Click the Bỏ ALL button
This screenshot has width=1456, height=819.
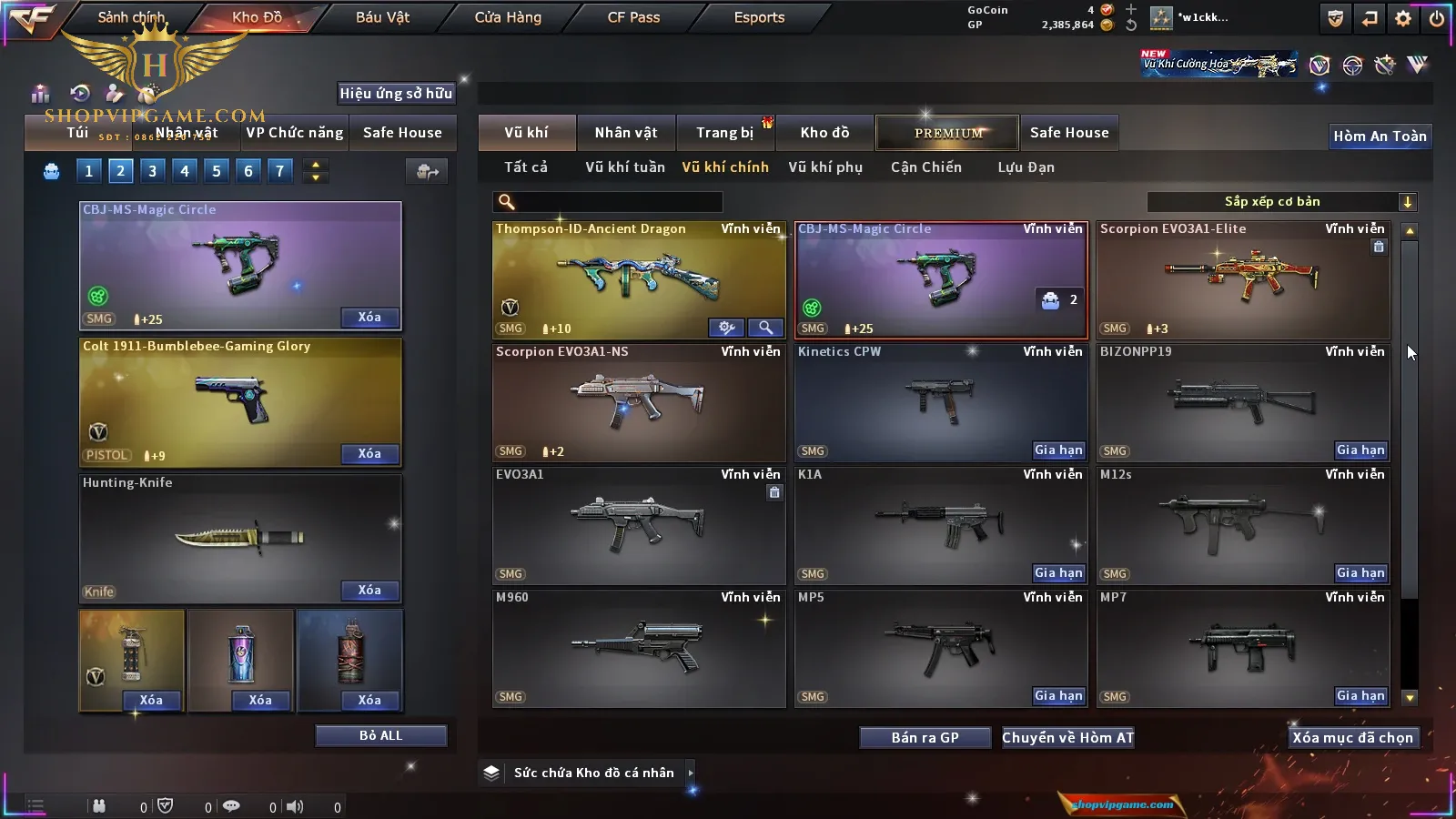tap(380, 736)
